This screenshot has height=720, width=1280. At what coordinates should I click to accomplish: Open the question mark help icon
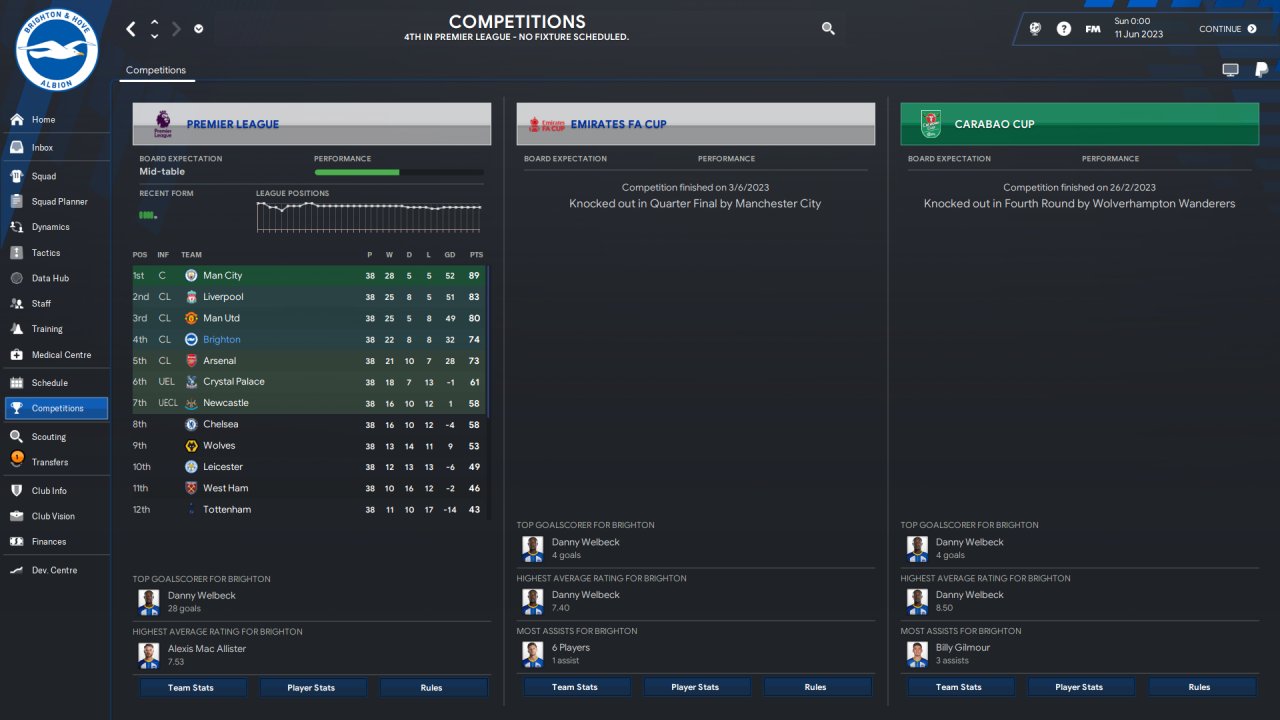point(1064,29)
